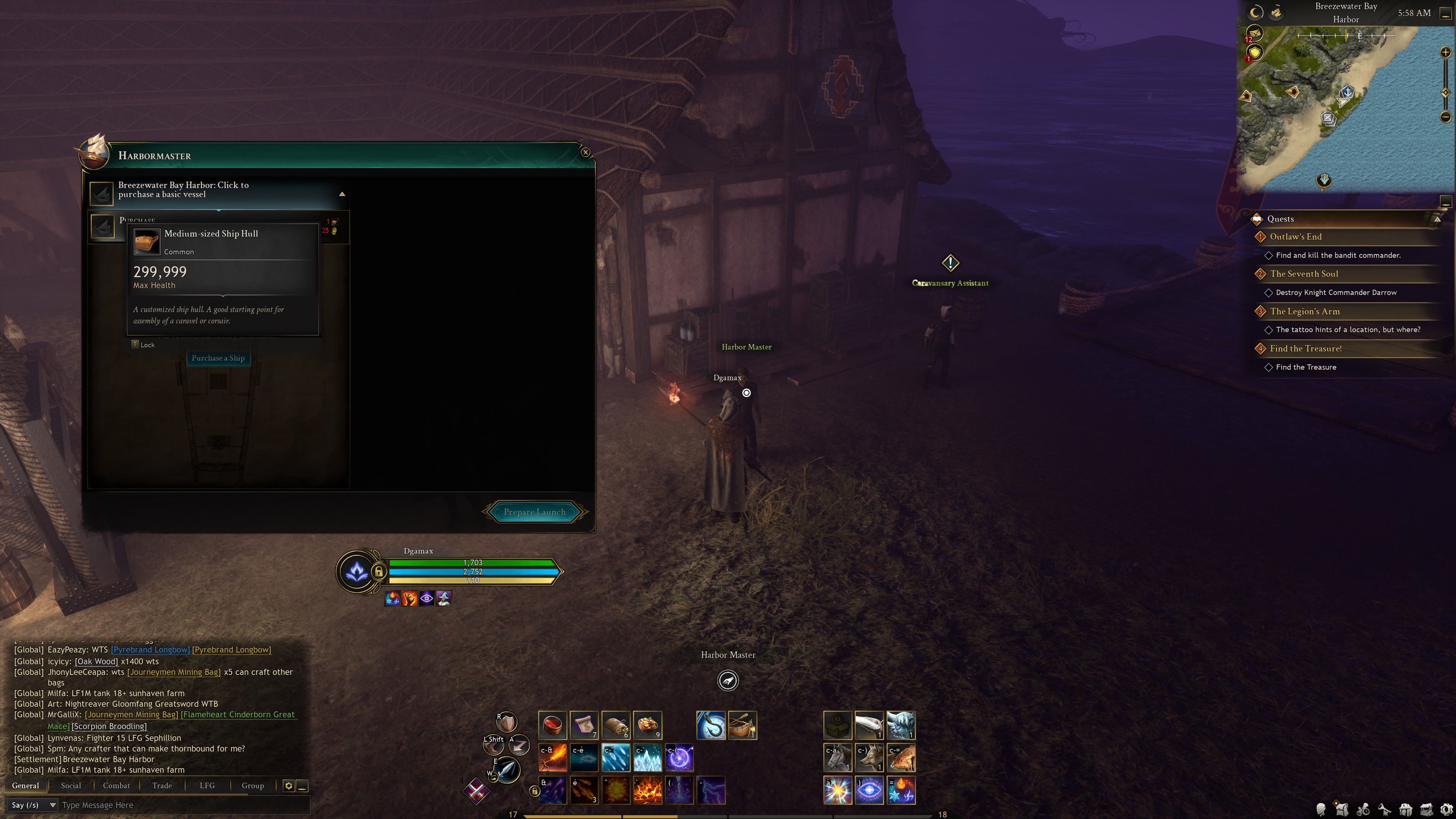1456x819 pixels.
Task: Zoom in the minimap with the plus button
Action: pos(1445,53)
